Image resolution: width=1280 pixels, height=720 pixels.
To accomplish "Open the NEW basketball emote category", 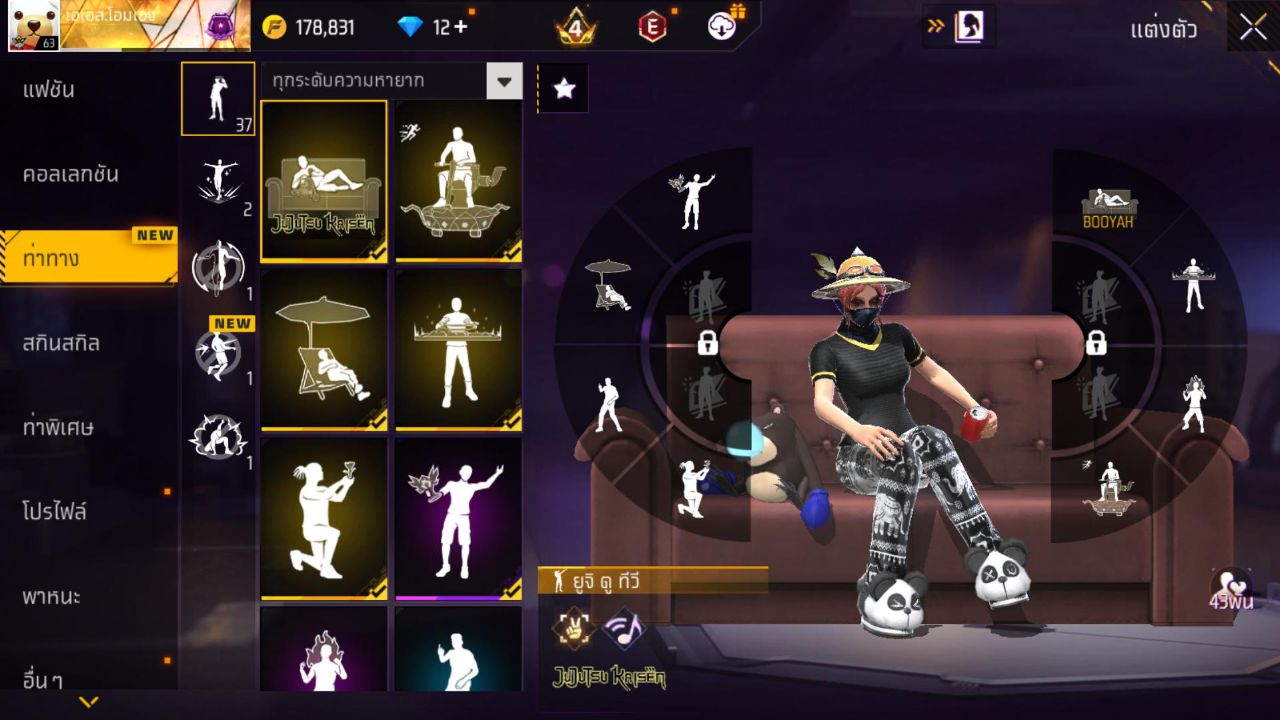I will pyautogui.click(x=218, y=350).
